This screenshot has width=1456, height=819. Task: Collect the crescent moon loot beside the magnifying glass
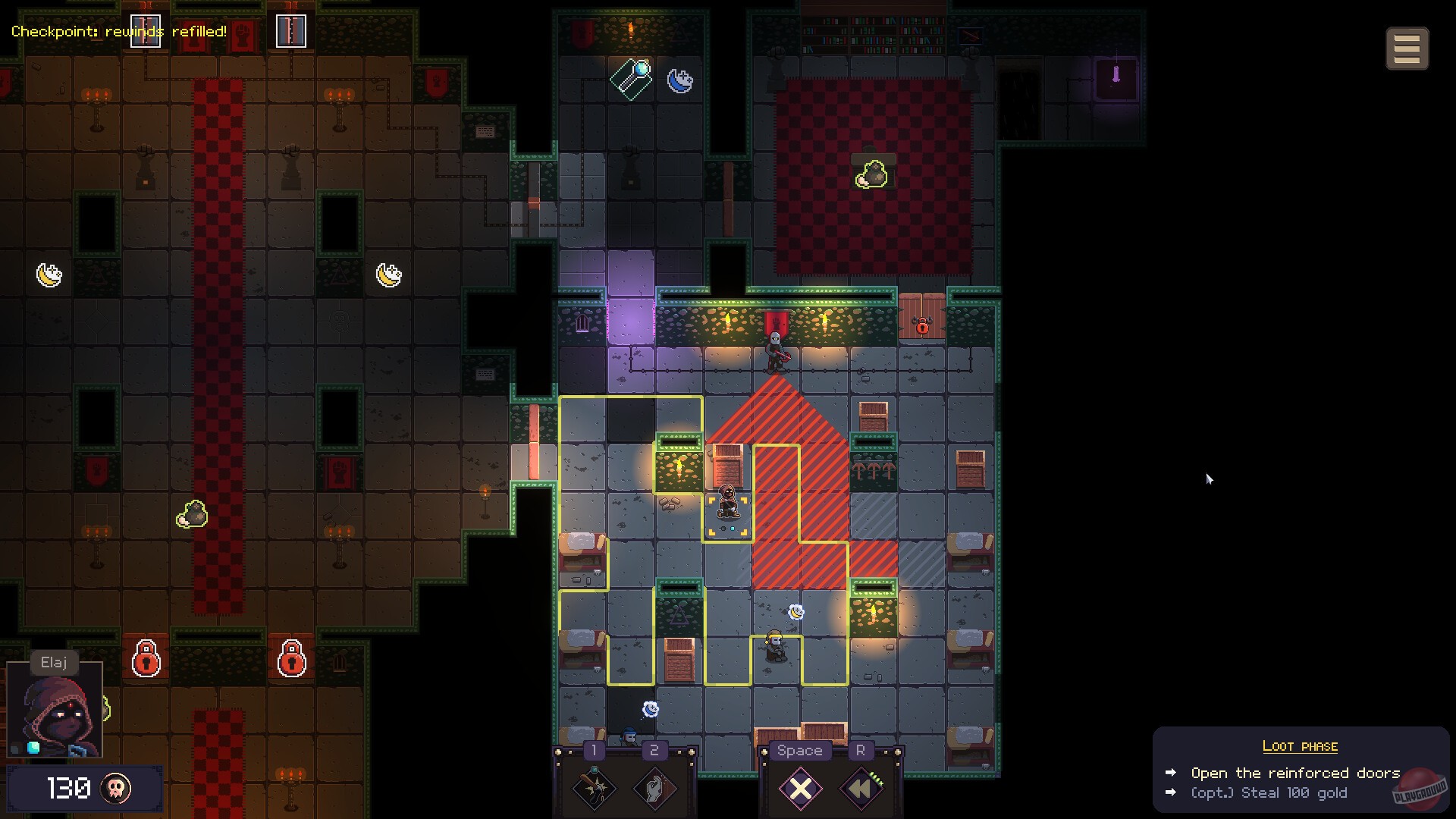click(x=680, y=80)
